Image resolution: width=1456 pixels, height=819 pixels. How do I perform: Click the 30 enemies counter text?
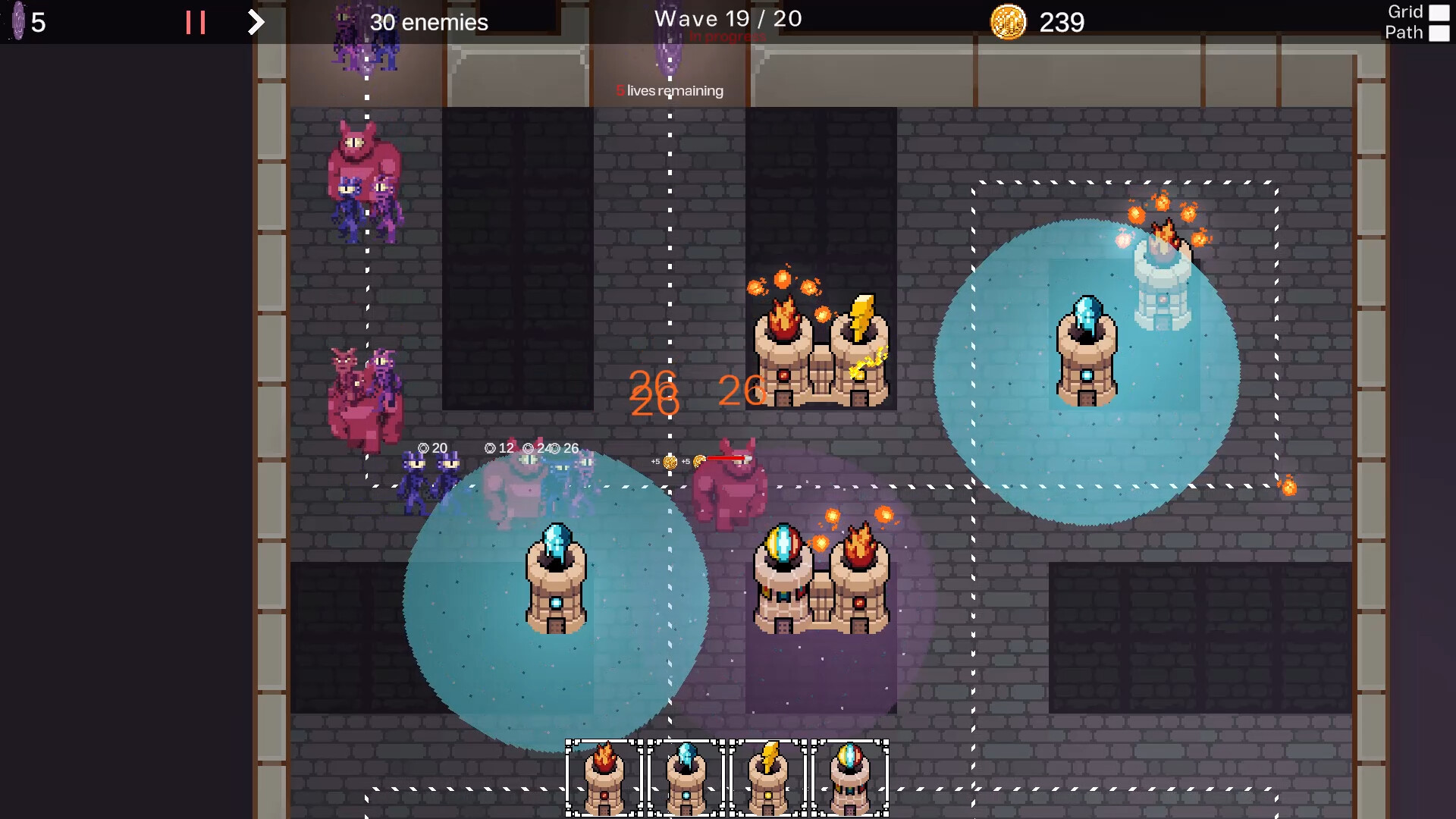pos(428,22)
